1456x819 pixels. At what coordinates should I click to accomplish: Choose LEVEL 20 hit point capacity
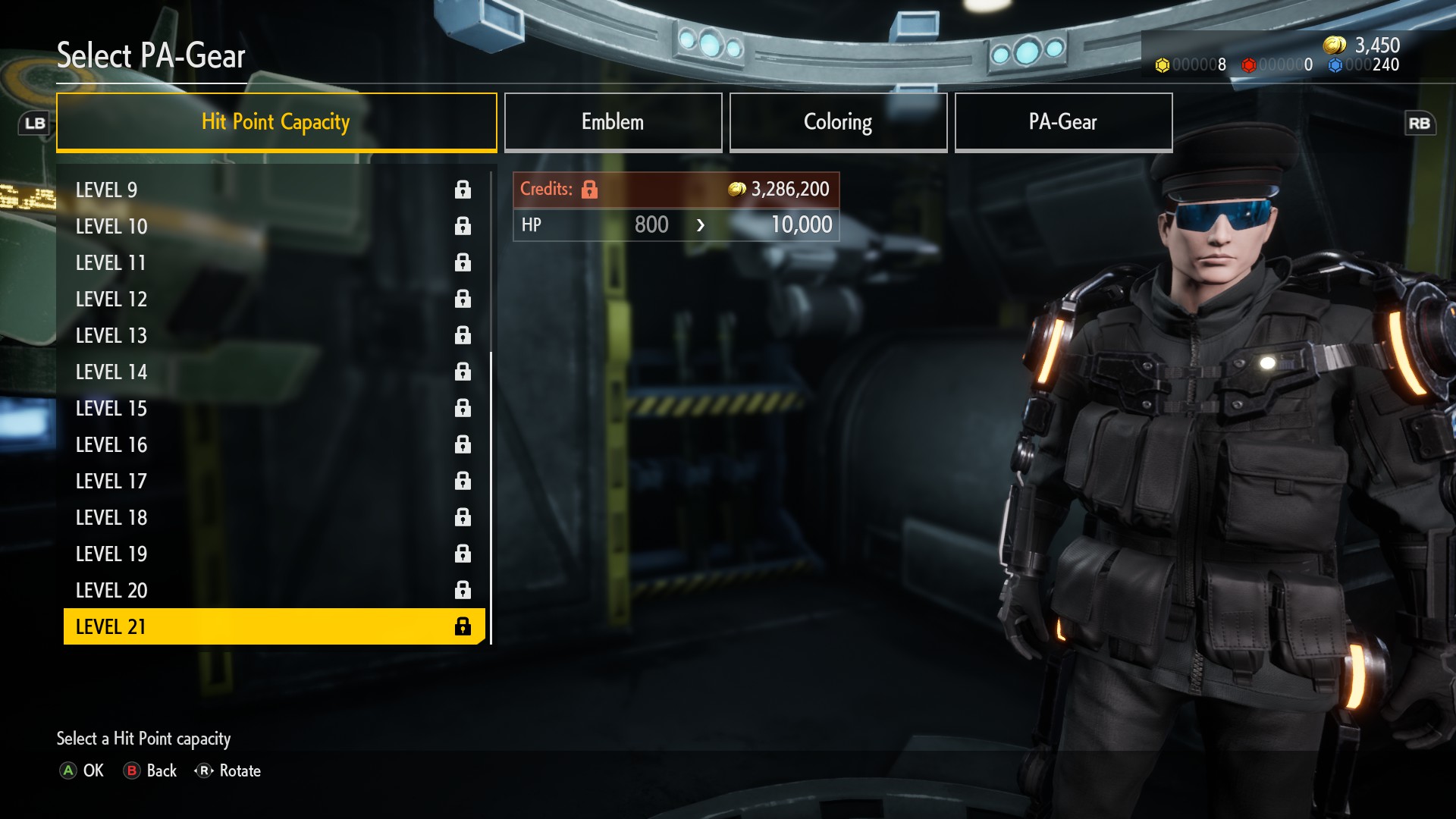coord(273,590)
